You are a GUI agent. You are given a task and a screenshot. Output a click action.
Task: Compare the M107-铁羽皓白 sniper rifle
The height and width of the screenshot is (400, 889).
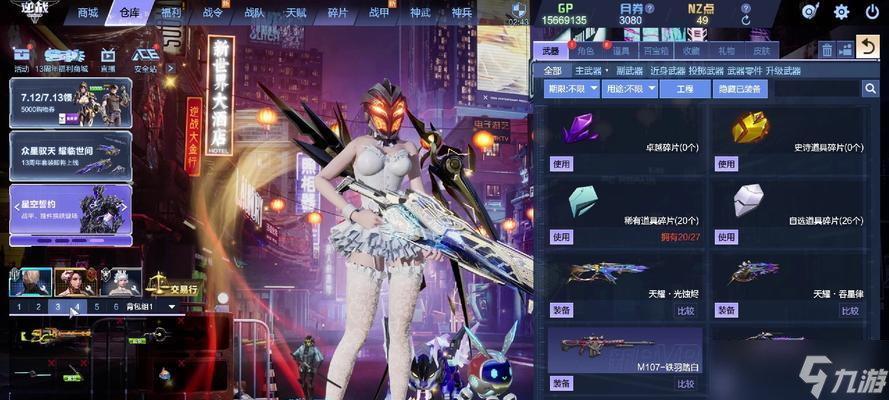click(x=685, y=383)
